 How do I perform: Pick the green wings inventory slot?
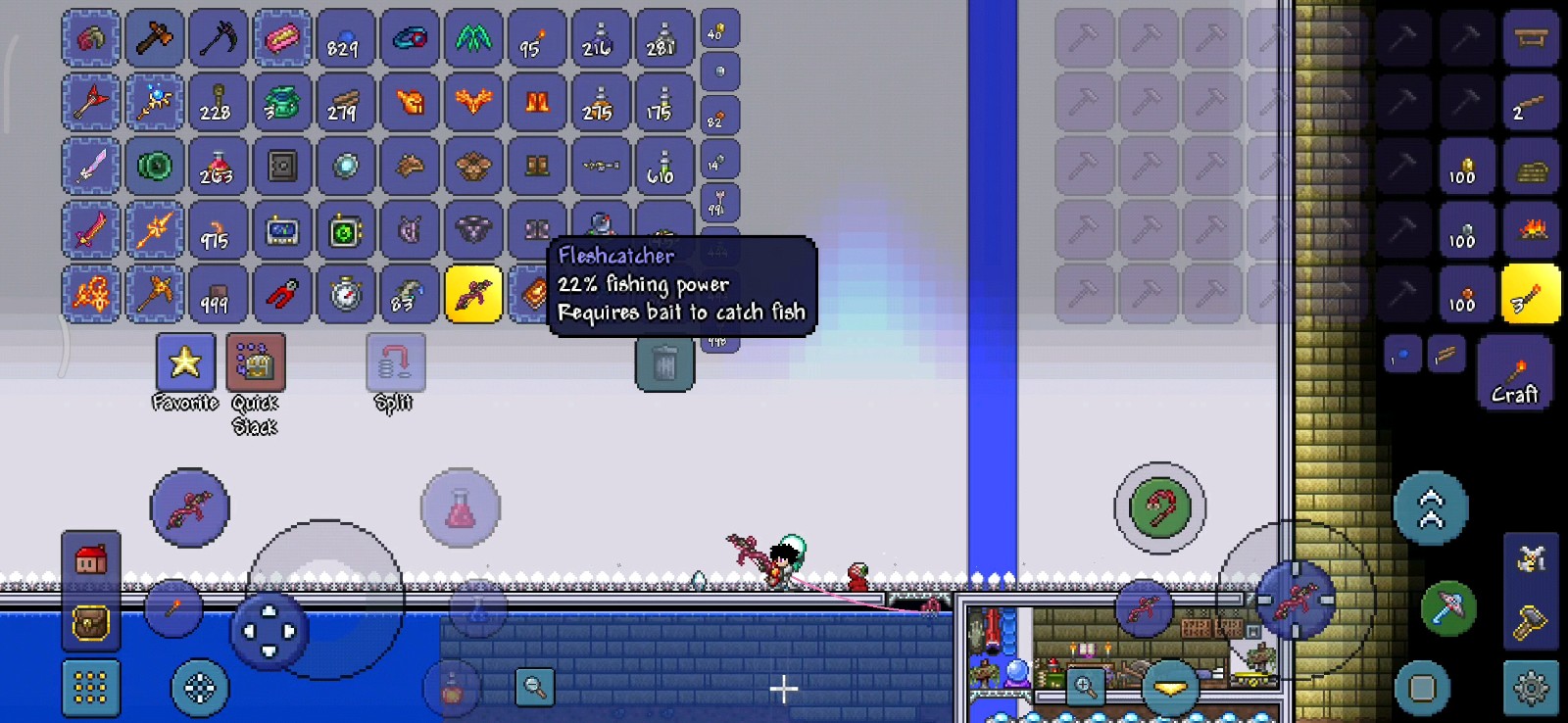473,39
